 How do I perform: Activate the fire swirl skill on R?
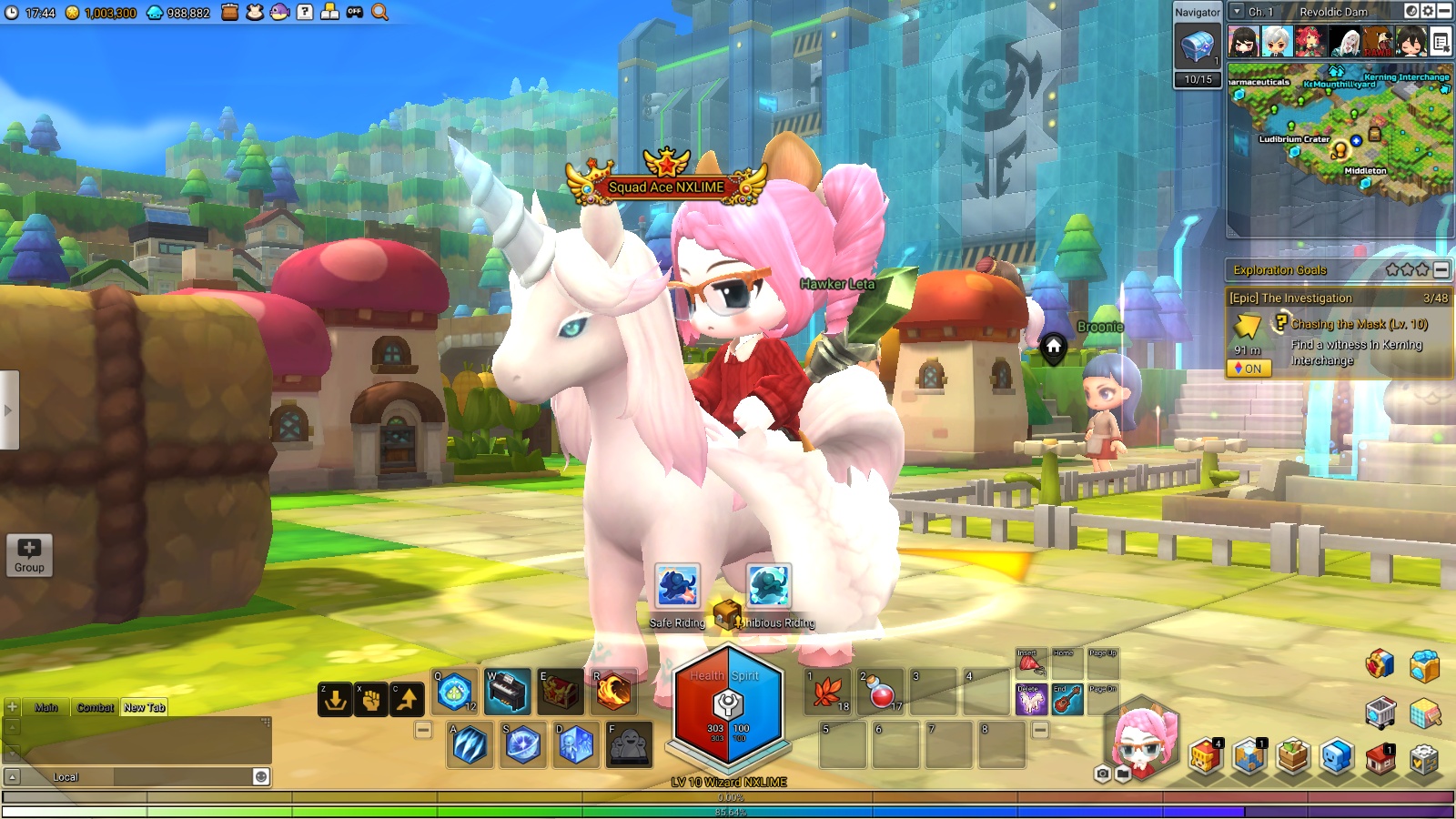pos(613,693)
